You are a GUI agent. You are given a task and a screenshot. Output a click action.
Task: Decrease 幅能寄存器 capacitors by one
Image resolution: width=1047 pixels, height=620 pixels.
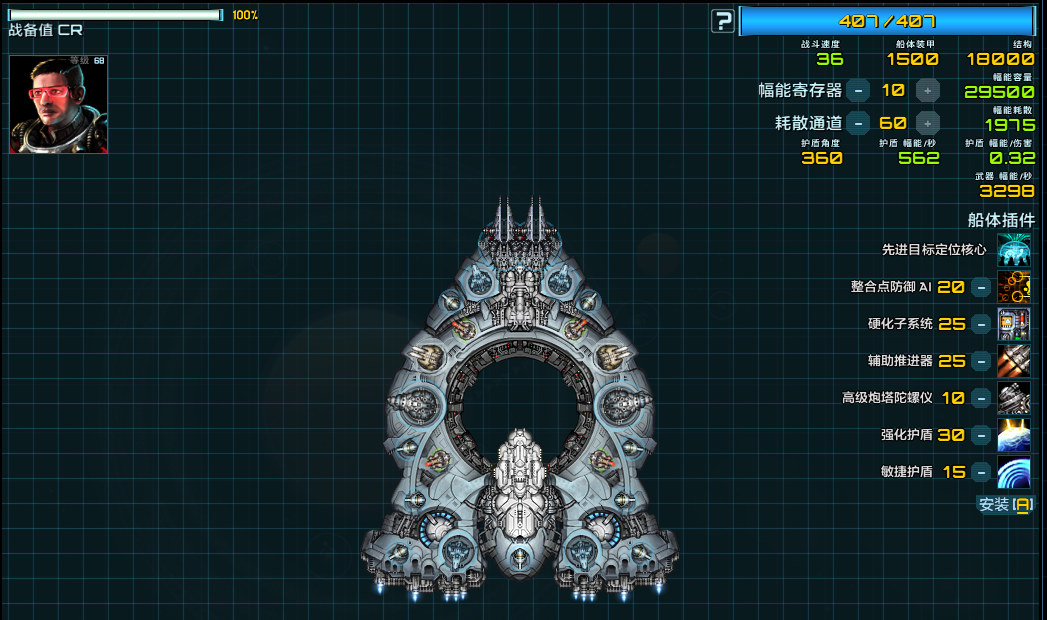click(858, 91)
